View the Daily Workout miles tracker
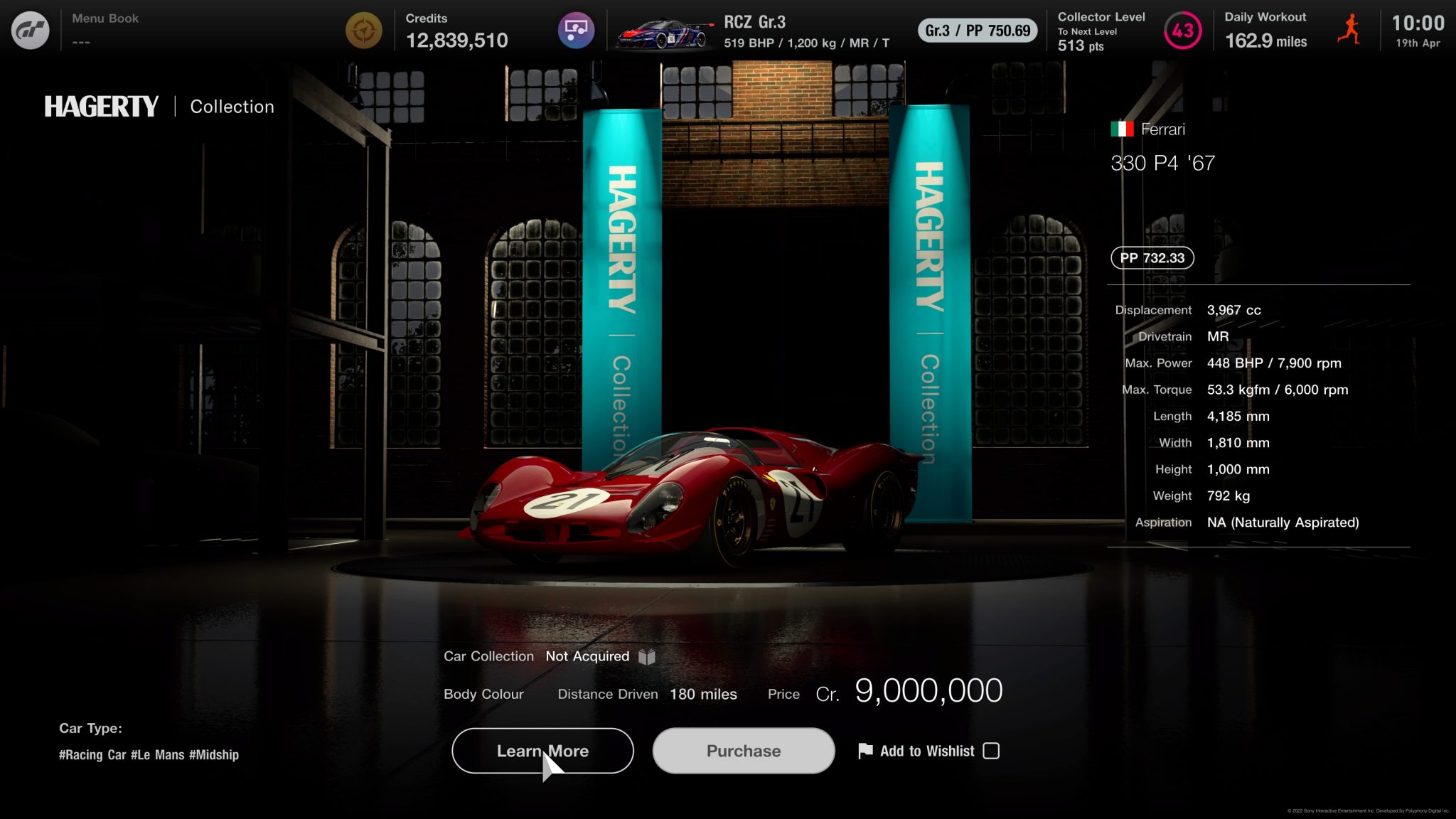The image size is (1456, 819). (1265, 31)
